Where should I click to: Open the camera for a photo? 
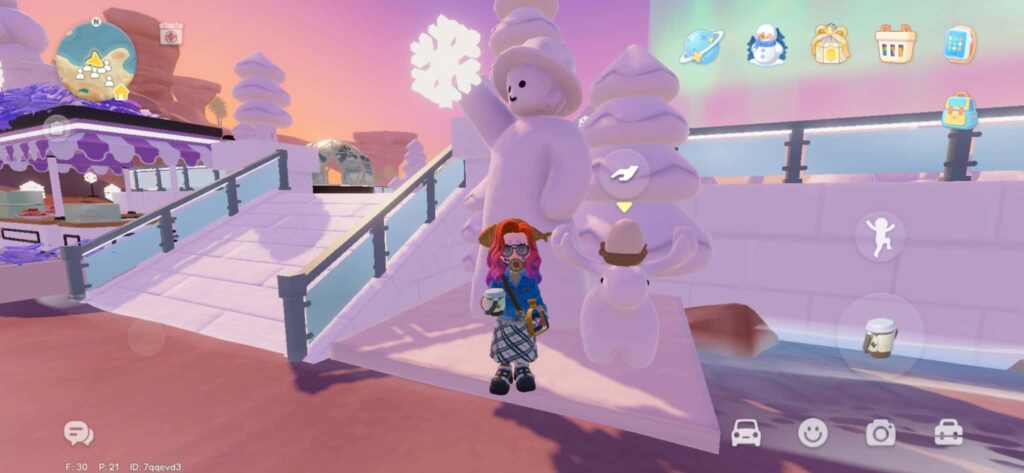point(880,432)
